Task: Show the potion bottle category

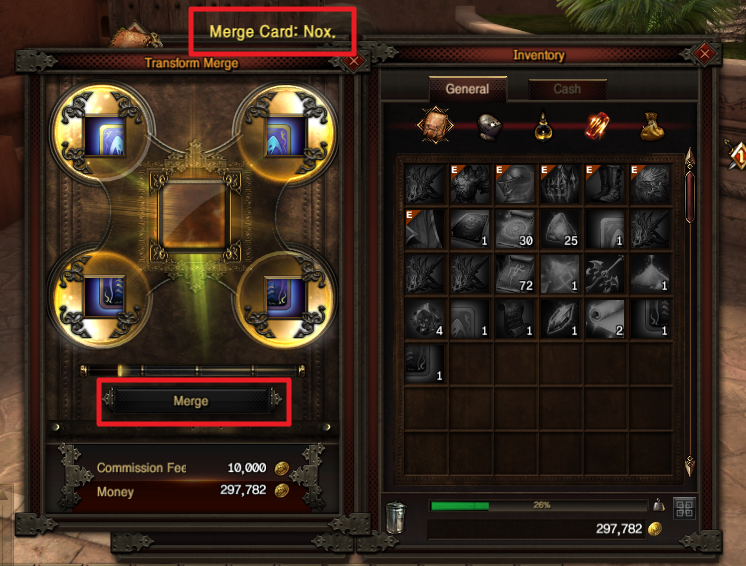Action: pos(543,125)
